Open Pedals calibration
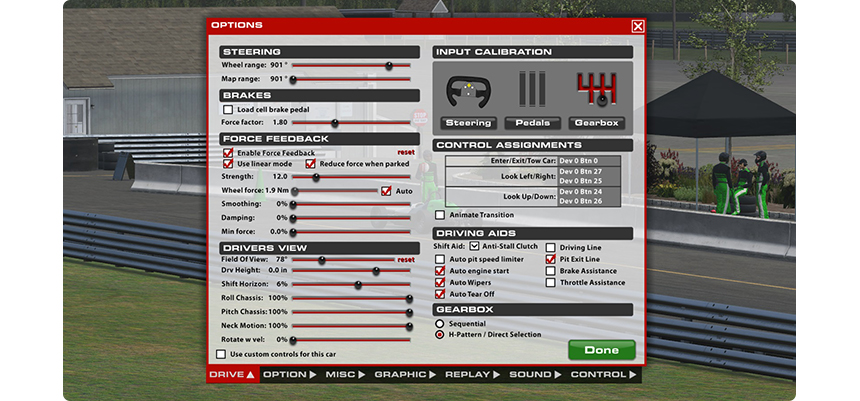Viewport: 860px width, 401px height. [532, 122]
